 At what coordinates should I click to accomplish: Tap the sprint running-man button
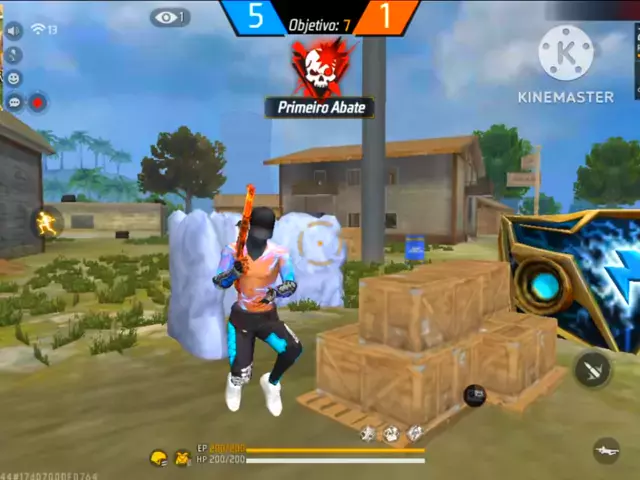pos(47,223)
